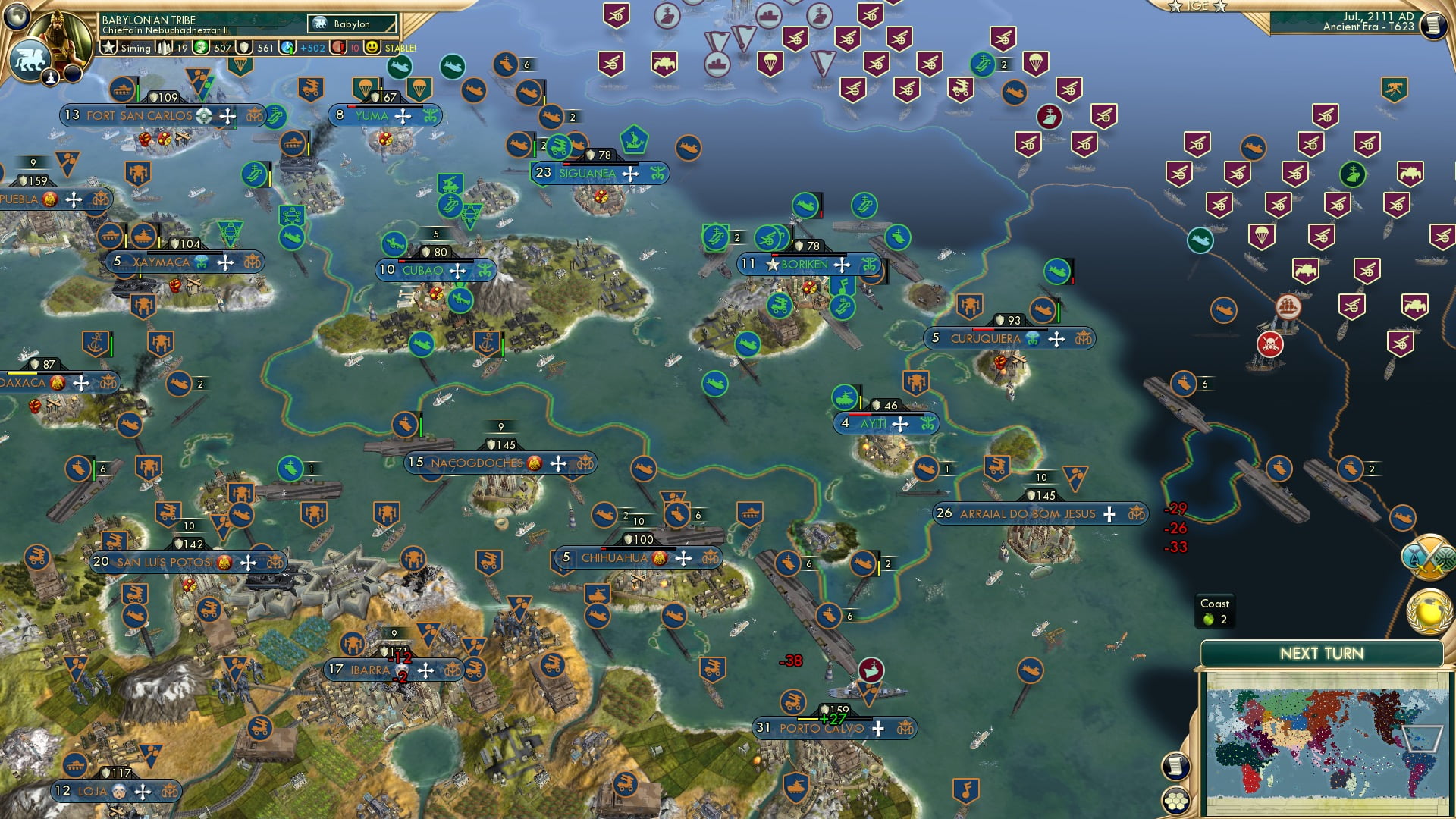The image size is (1456, 819).
Task: Click the anchor unit flag near Oaxaca
Action: tap(95, 341)
